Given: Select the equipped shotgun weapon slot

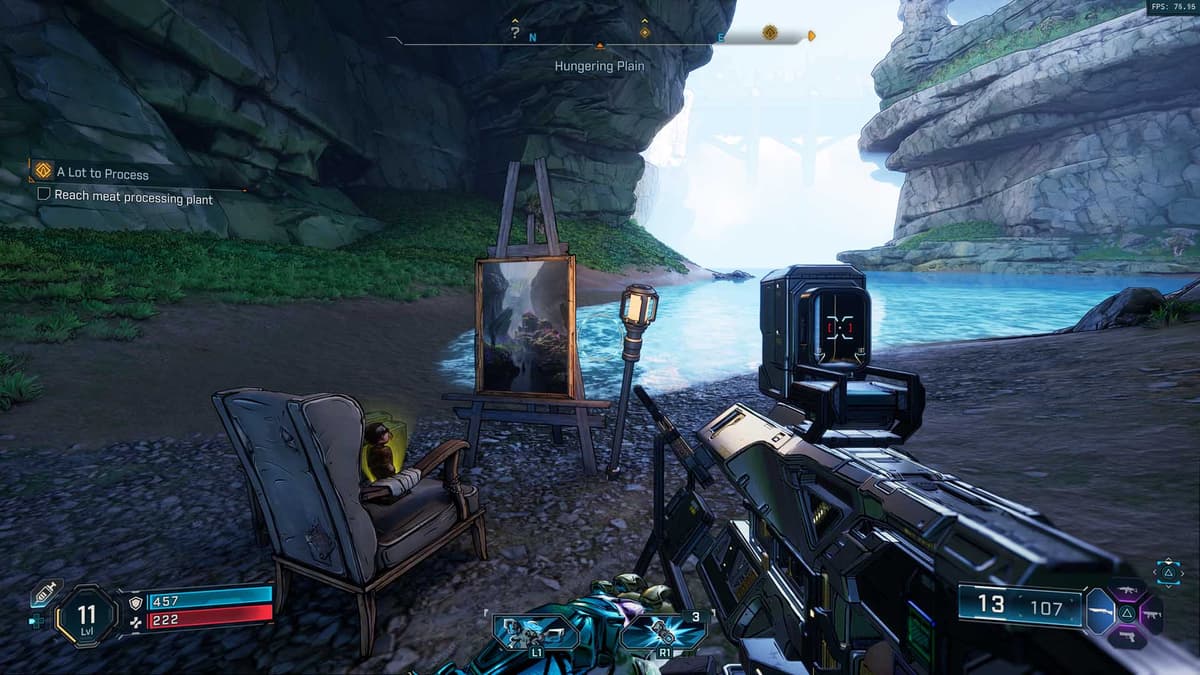Looking at the screenshot, I should pos(1099,612).
